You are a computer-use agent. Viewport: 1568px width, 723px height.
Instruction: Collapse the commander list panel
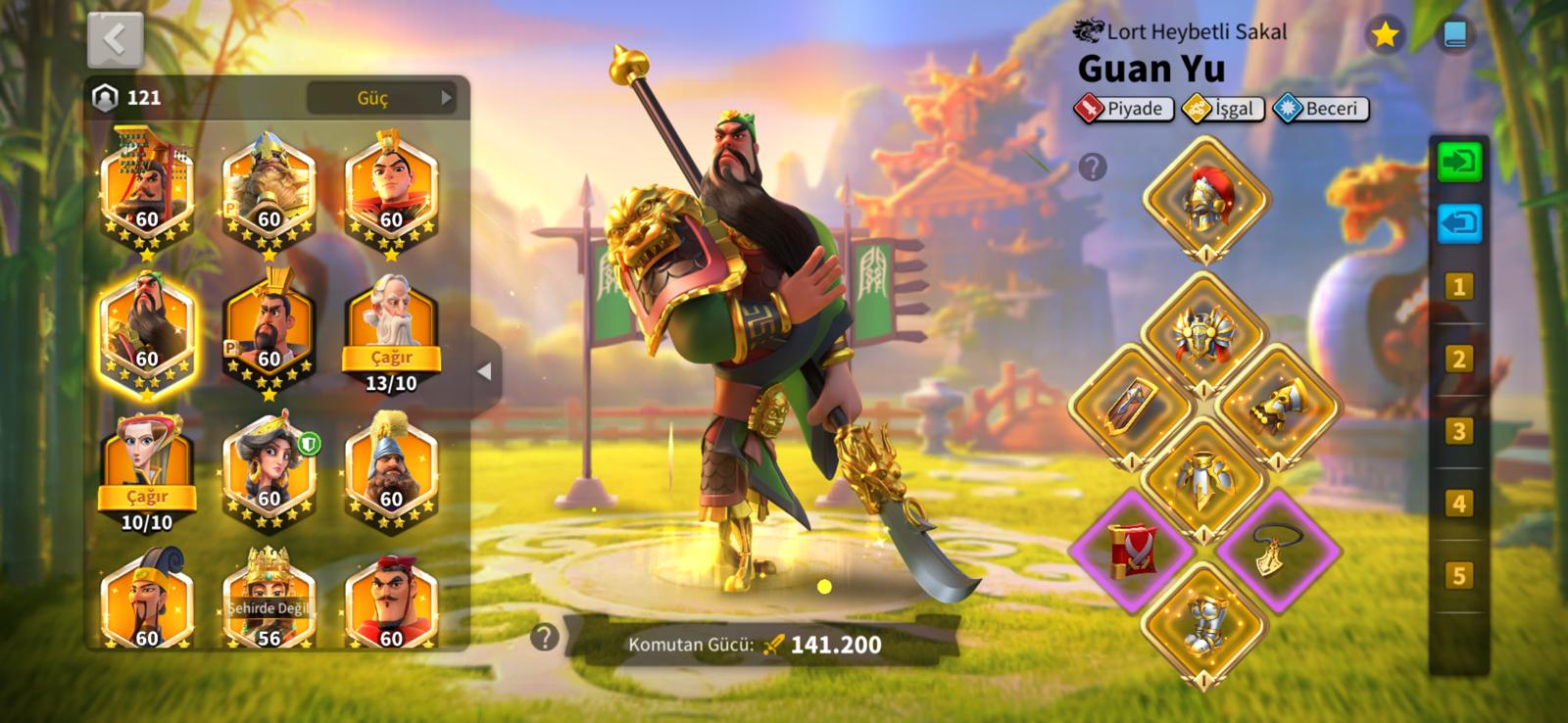(x=484, y=372)
